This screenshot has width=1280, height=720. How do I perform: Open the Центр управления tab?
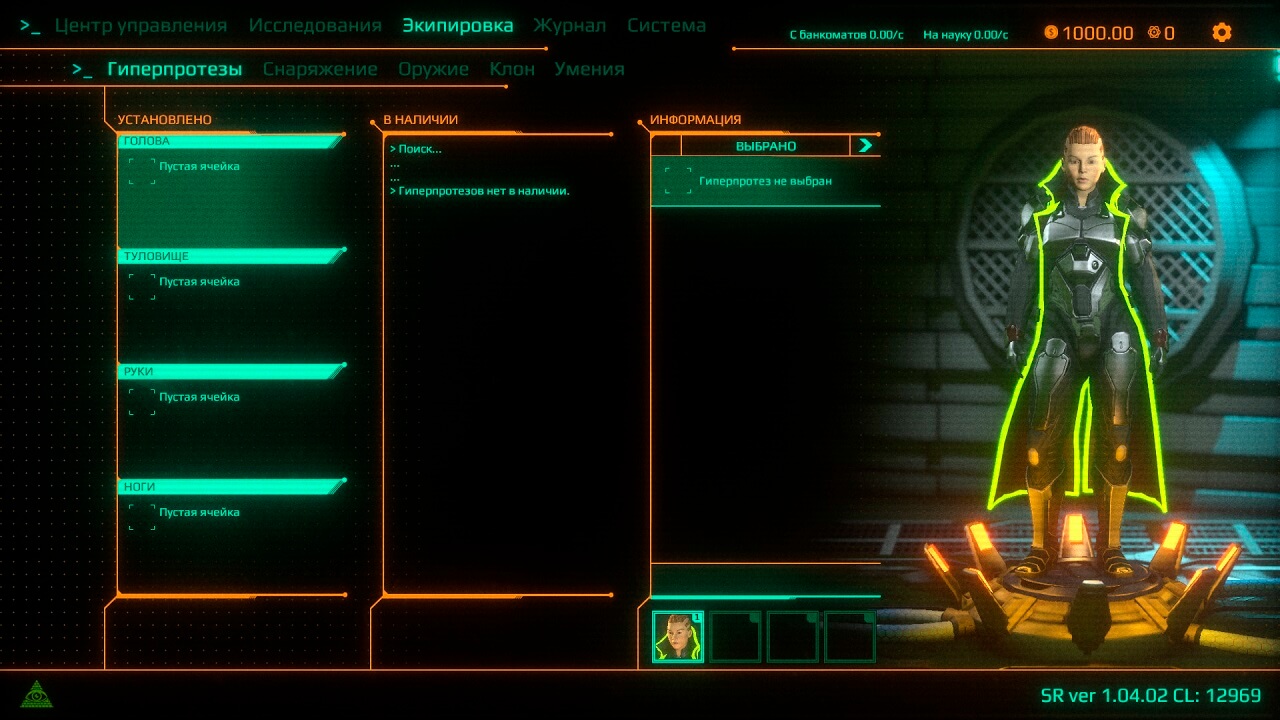tap(140, 26)
